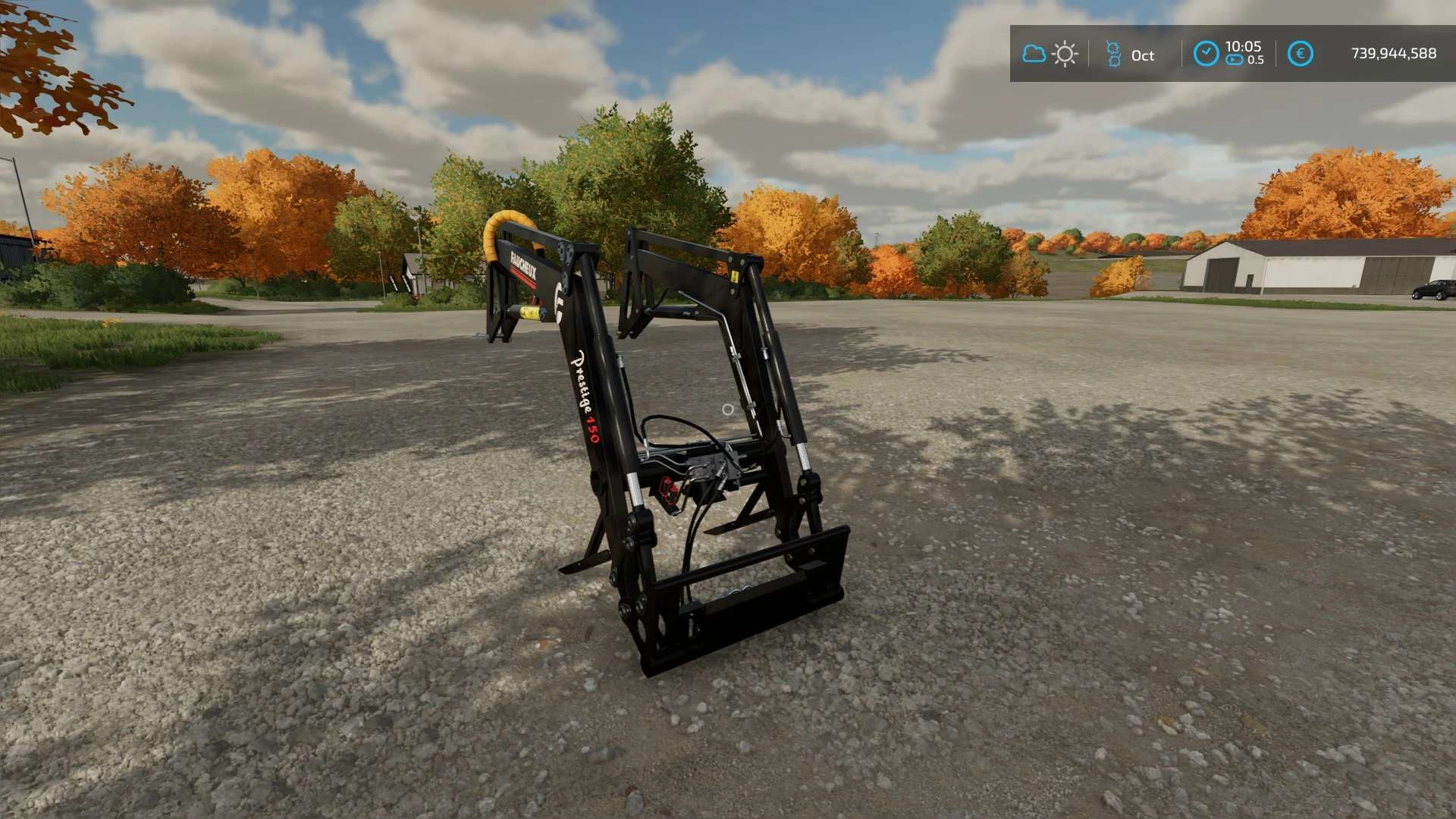Click the cloud weather forecast icon
The height and width of the screenshot is (819, 1456).
1034,54
